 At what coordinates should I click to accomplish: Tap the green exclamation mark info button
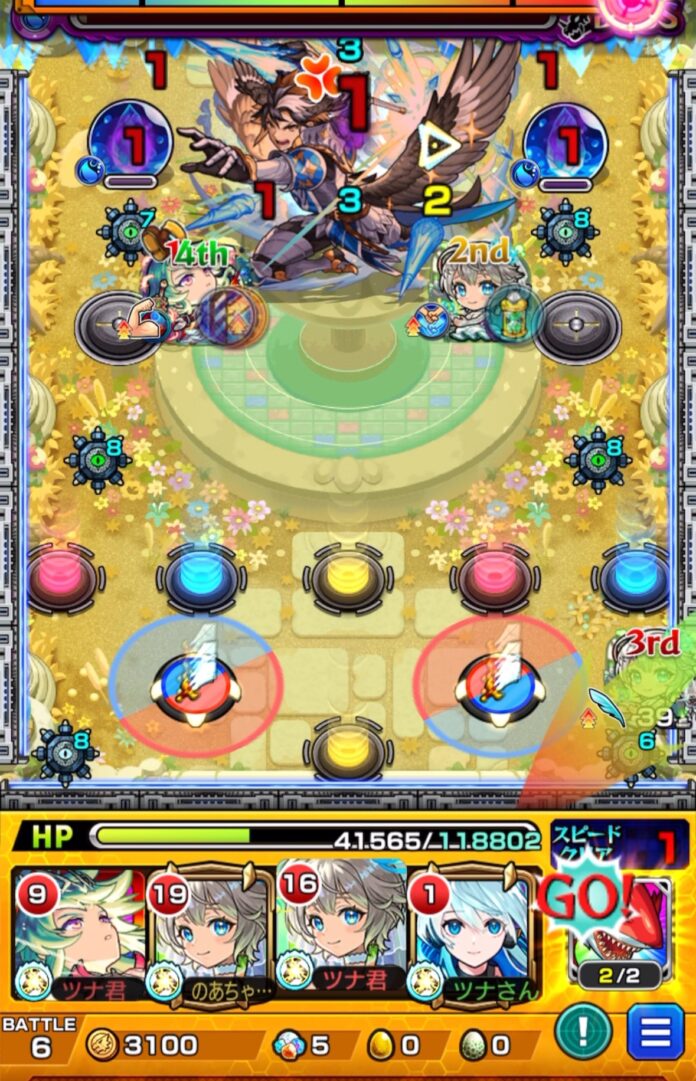click(583, 1031)
